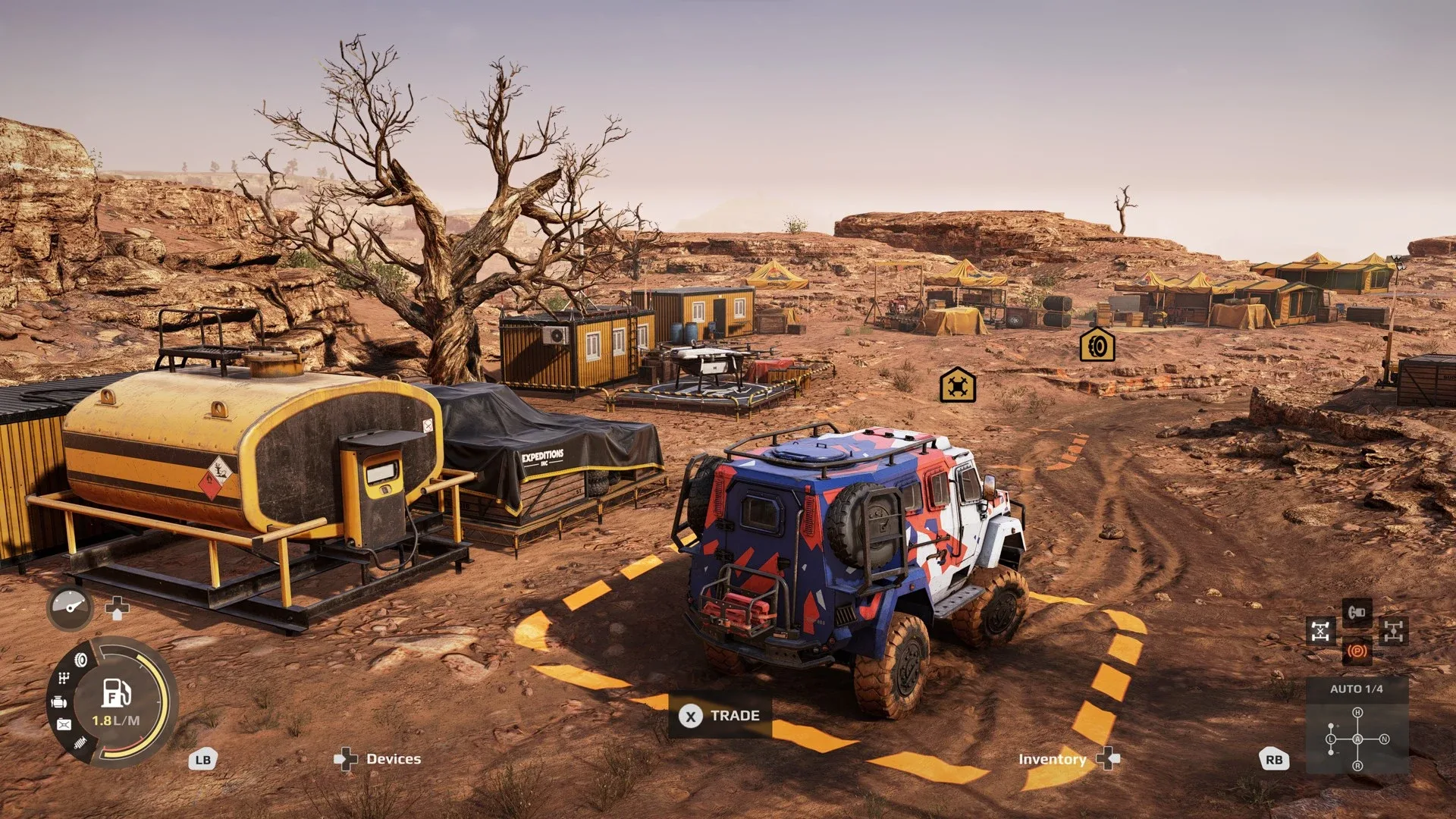Select the wheel damage status icon
Screen dimensions: 1456x819
pos(80,660)
